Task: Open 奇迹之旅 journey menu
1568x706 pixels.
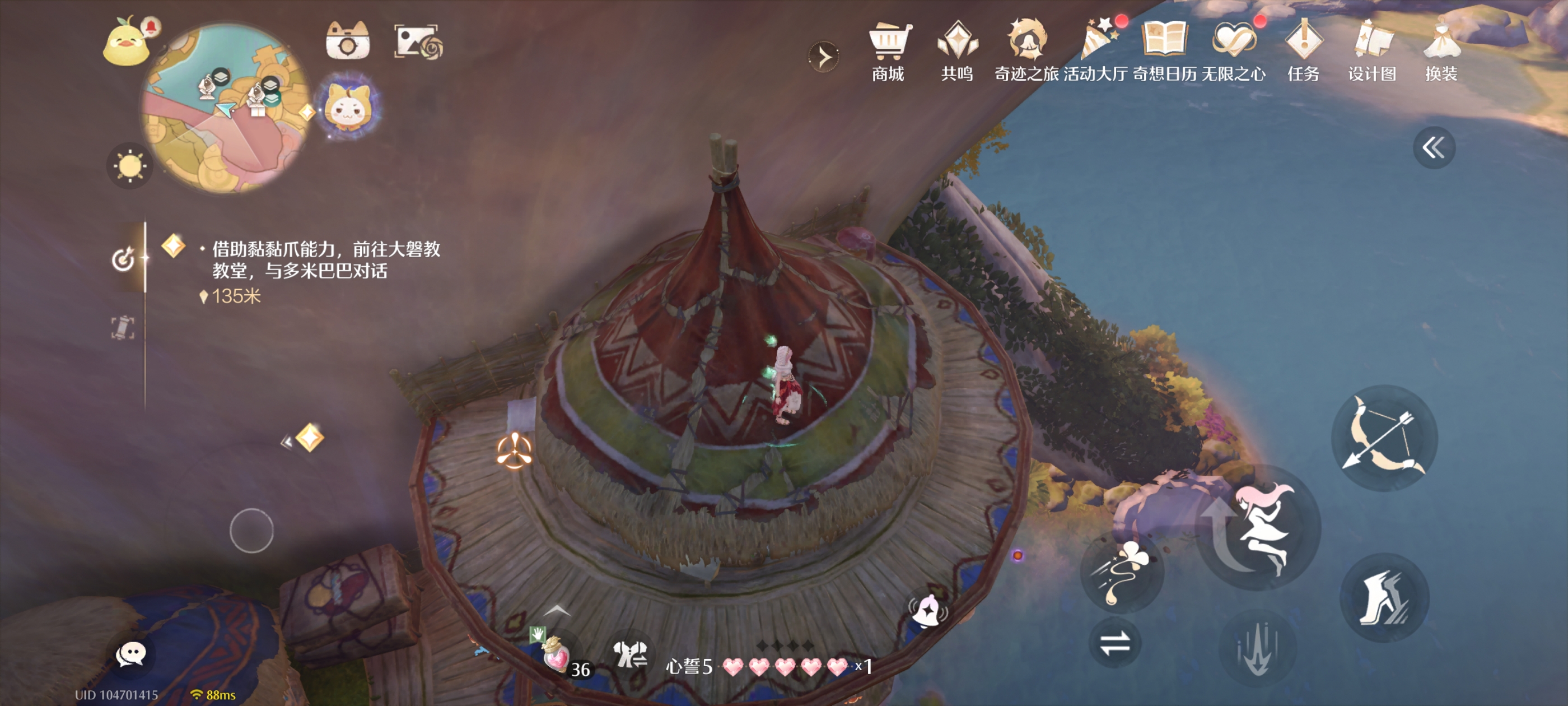Action: [1026, 52]
